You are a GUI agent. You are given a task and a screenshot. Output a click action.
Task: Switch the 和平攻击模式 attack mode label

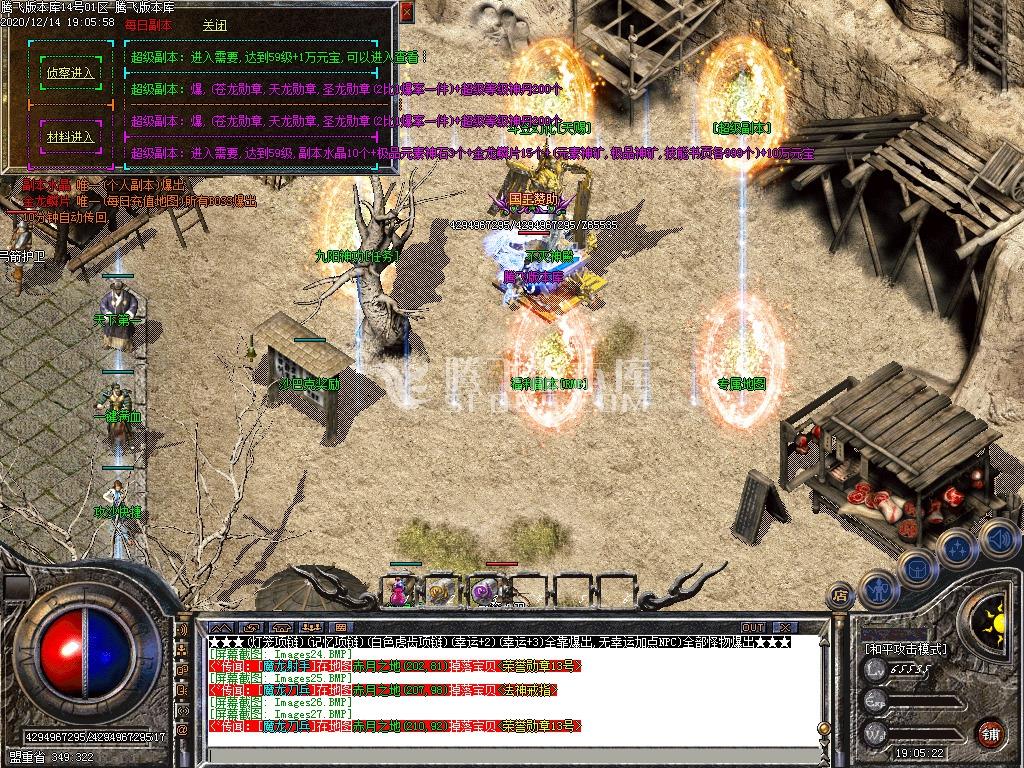pyautogui.click(x=906, y=648)
